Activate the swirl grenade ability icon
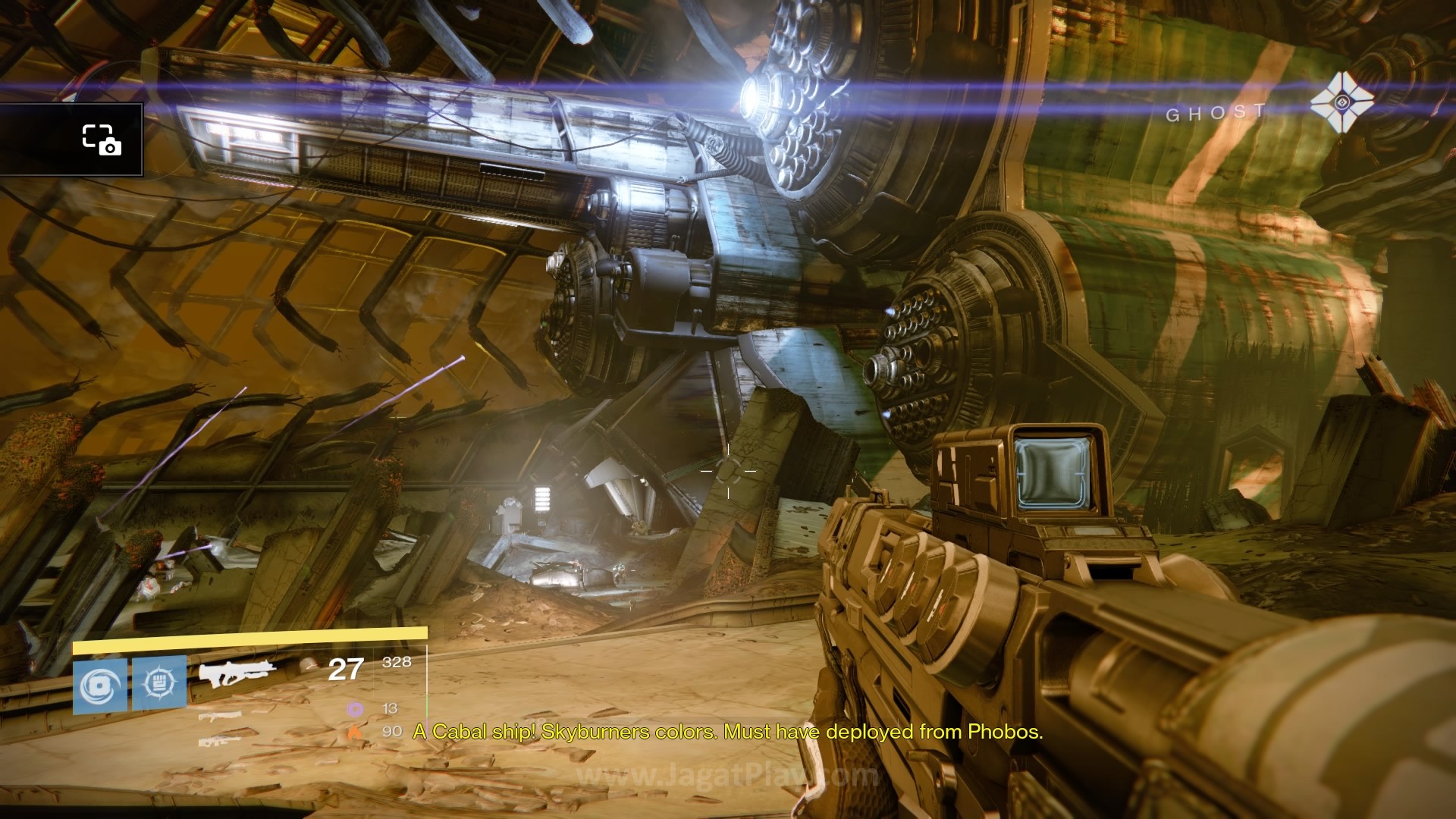 pyautogui.click(x=100, y=686)
